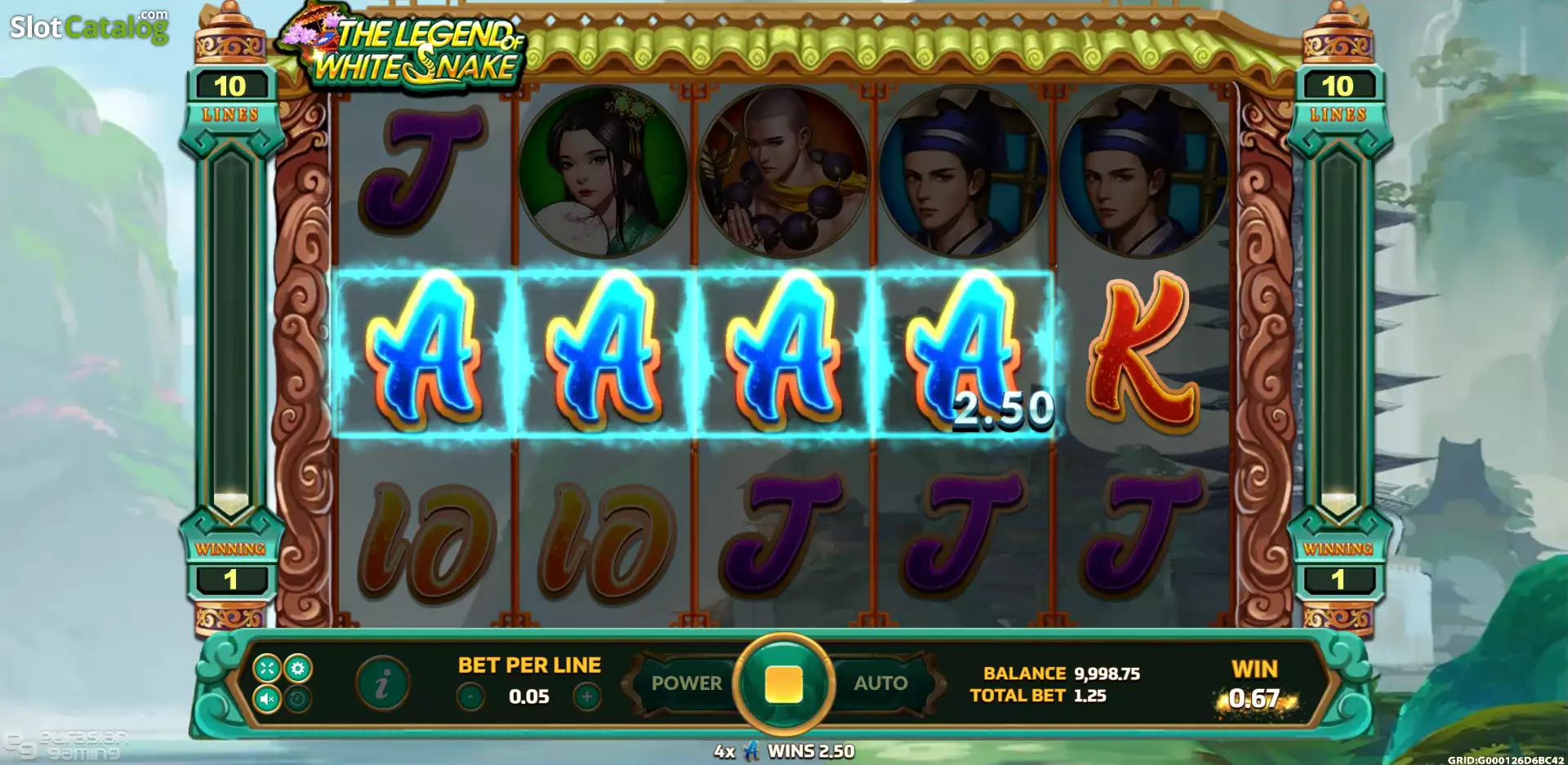
Task: Enable POWER spin mode
Action: pyautogui.click(x=688, y=683)
